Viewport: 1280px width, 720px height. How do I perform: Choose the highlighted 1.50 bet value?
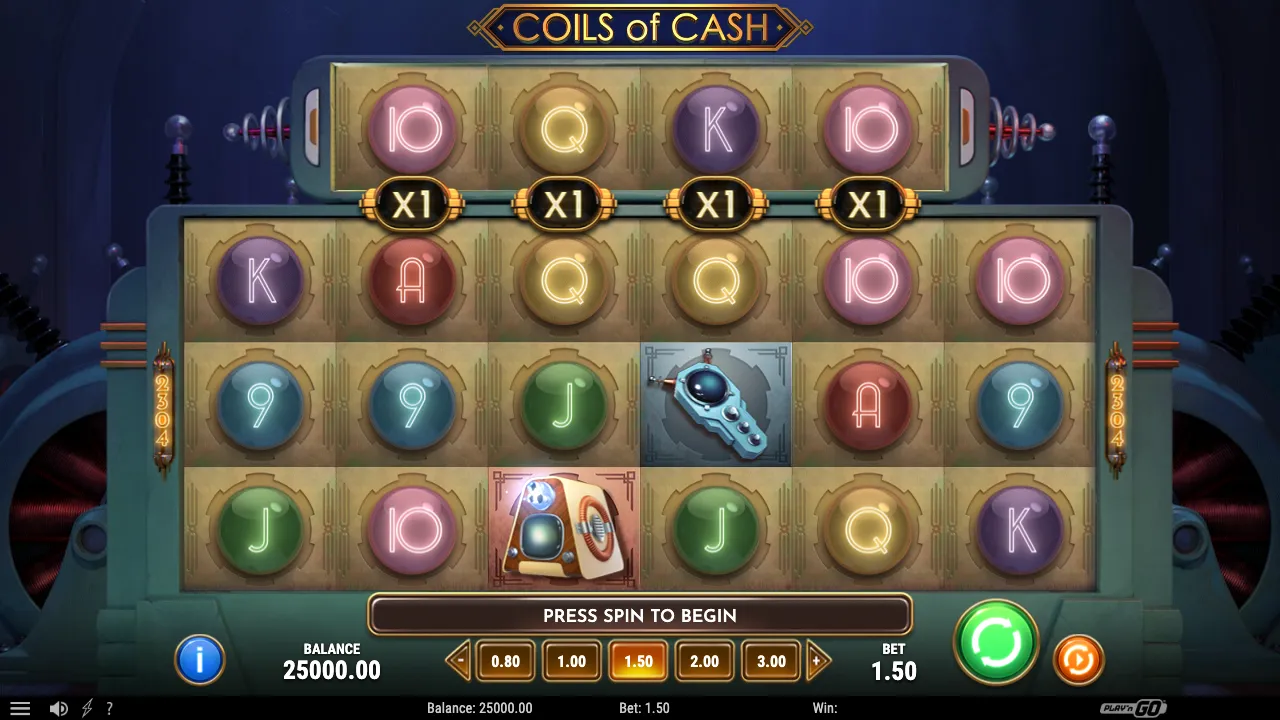pyautogui.click(x=638, y=660)
